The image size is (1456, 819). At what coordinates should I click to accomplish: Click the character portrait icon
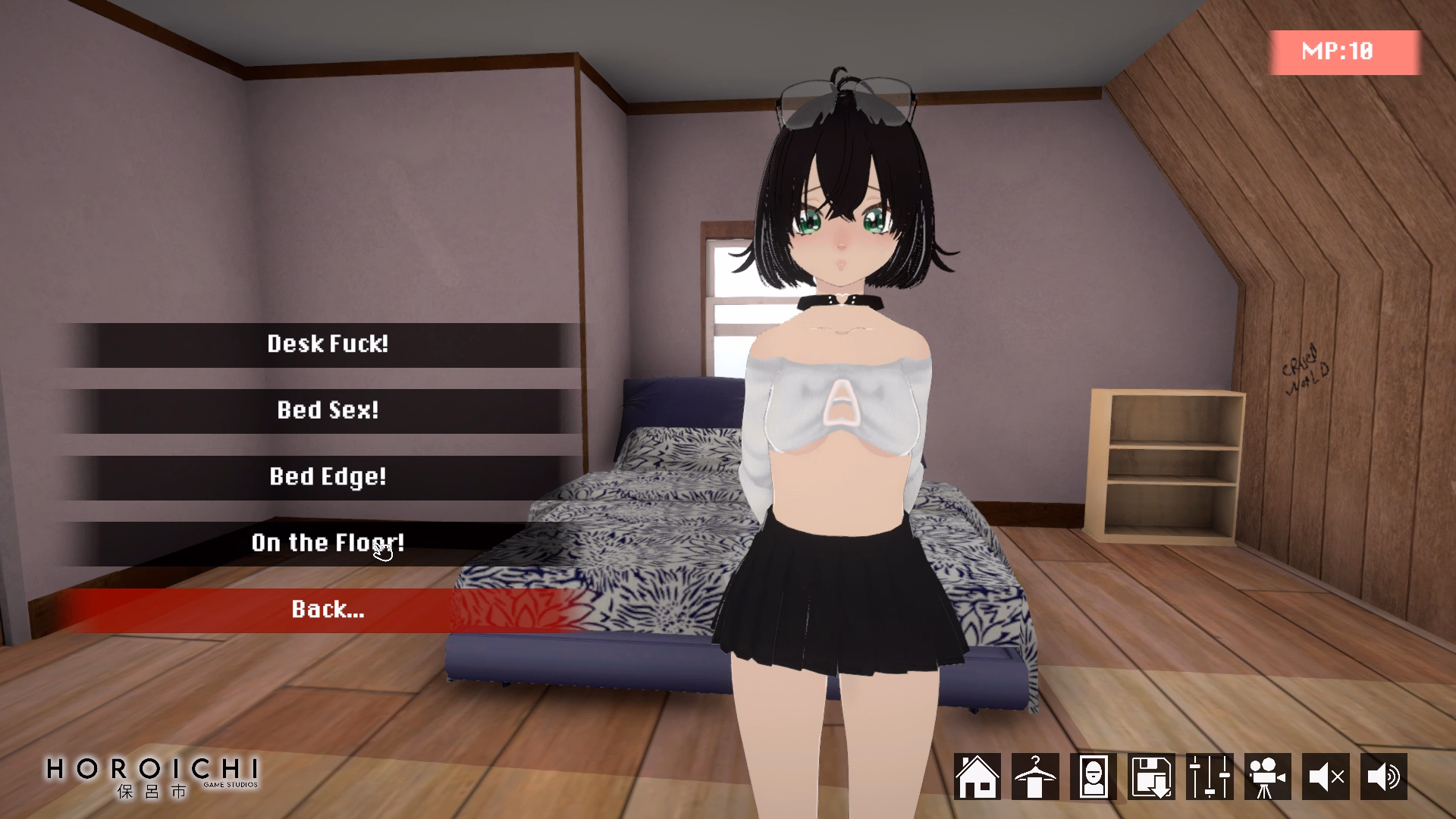1093,777
